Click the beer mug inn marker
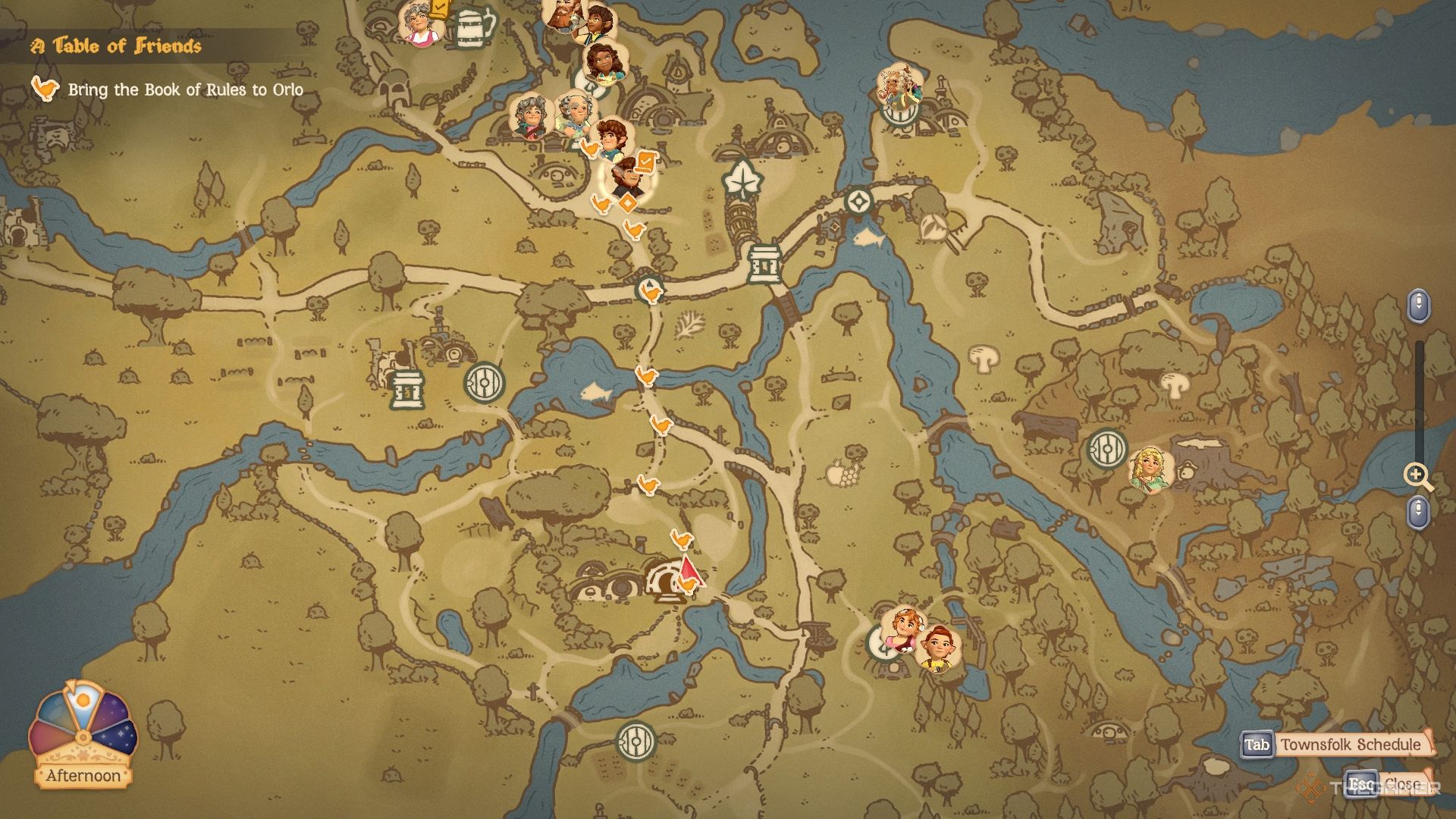 coord(475,28)
